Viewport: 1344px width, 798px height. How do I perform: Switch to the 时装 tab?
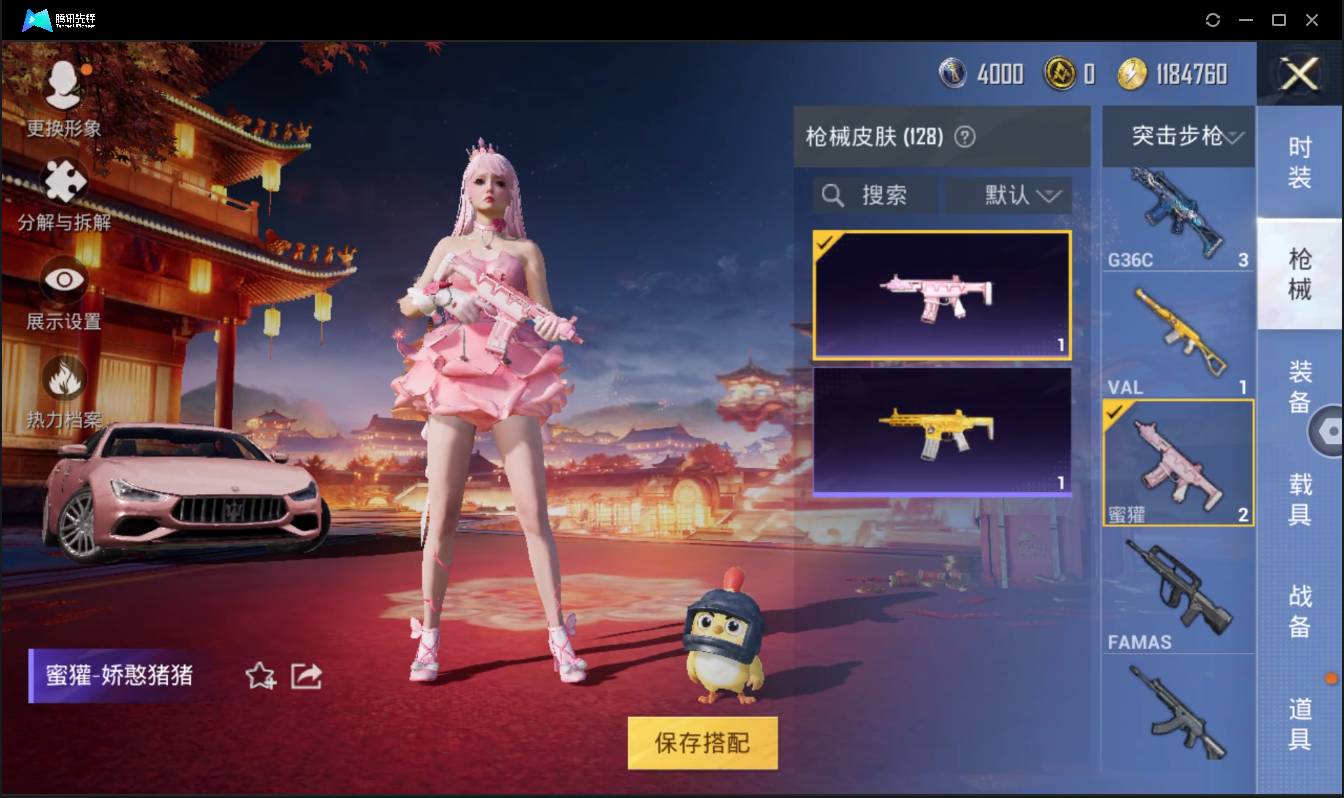click(x=1300, y=160)
